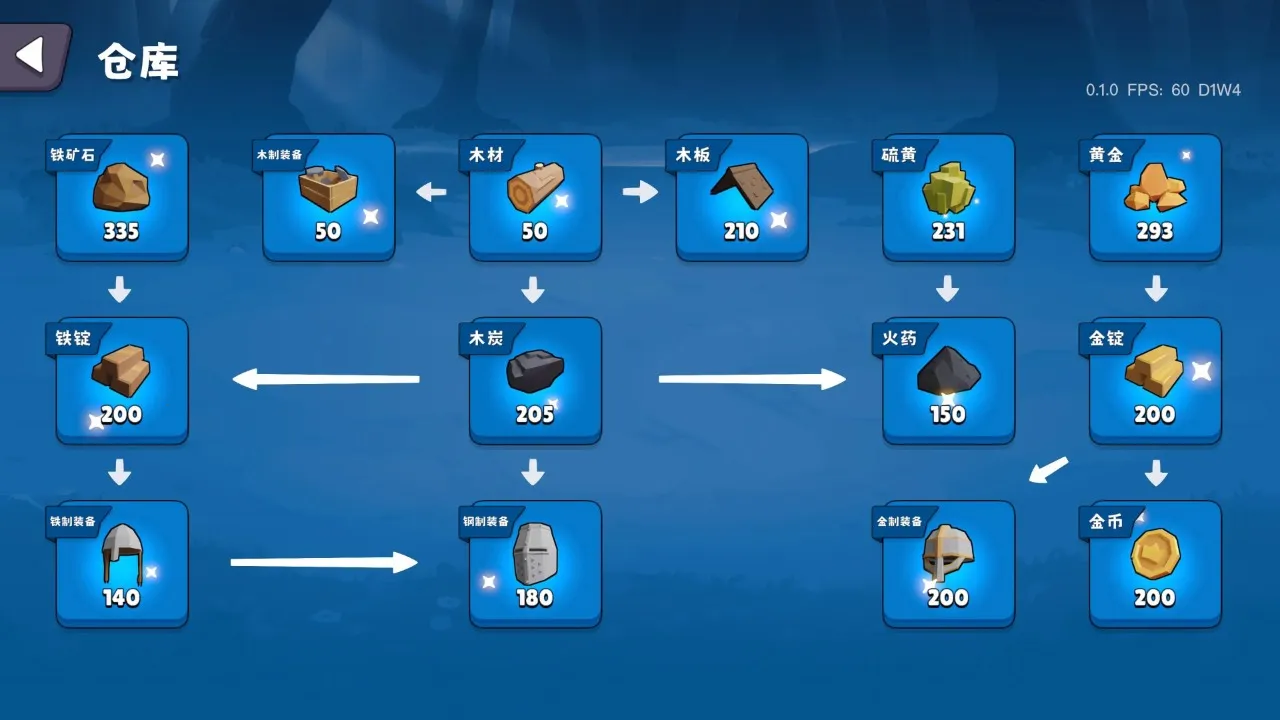The height and width of the screenshot is (720, 1280).
Task: Click the sparkle star on the 黄金 card
Action: (x=1185, y=155)
